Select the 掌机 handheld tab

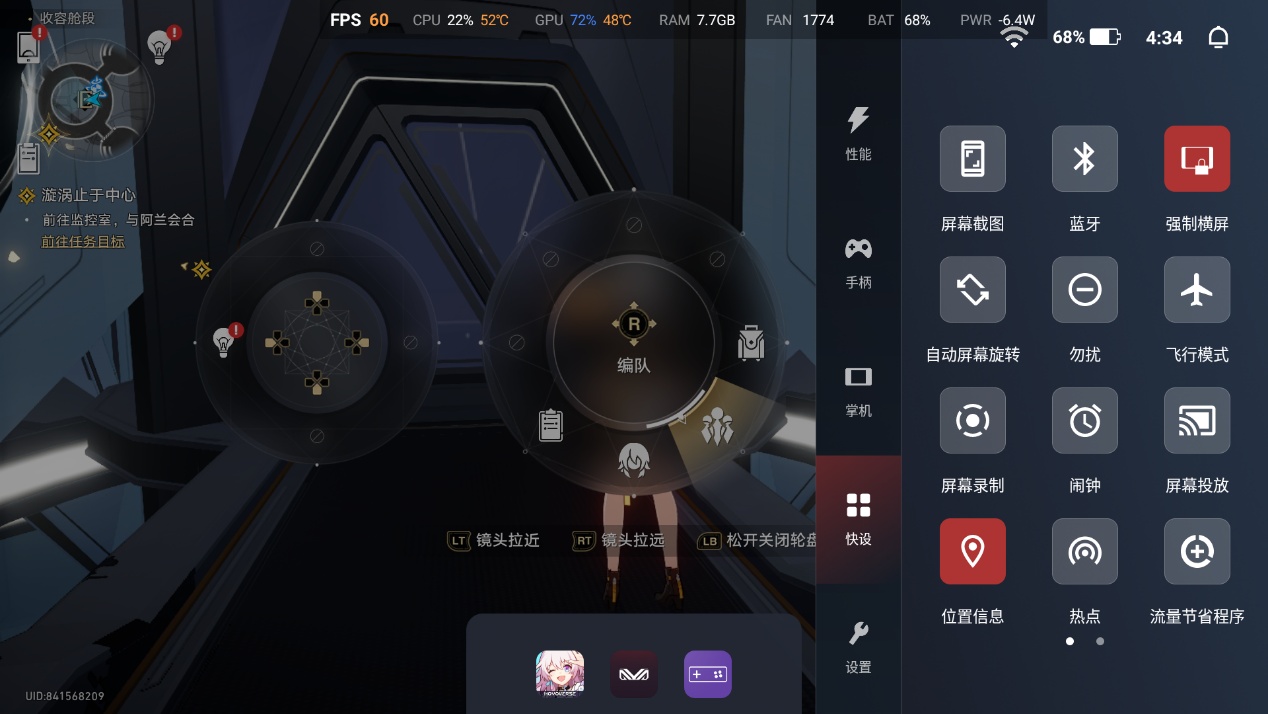click(x=858, y=390)
